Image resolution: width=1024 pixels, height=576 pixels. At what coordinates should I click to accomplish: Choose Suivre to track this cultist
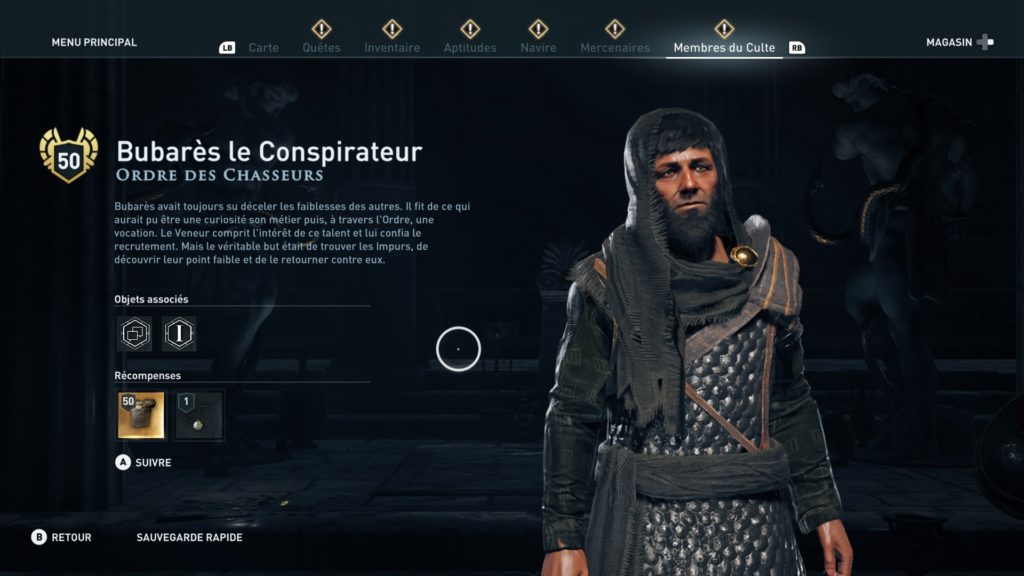[144, 463]
